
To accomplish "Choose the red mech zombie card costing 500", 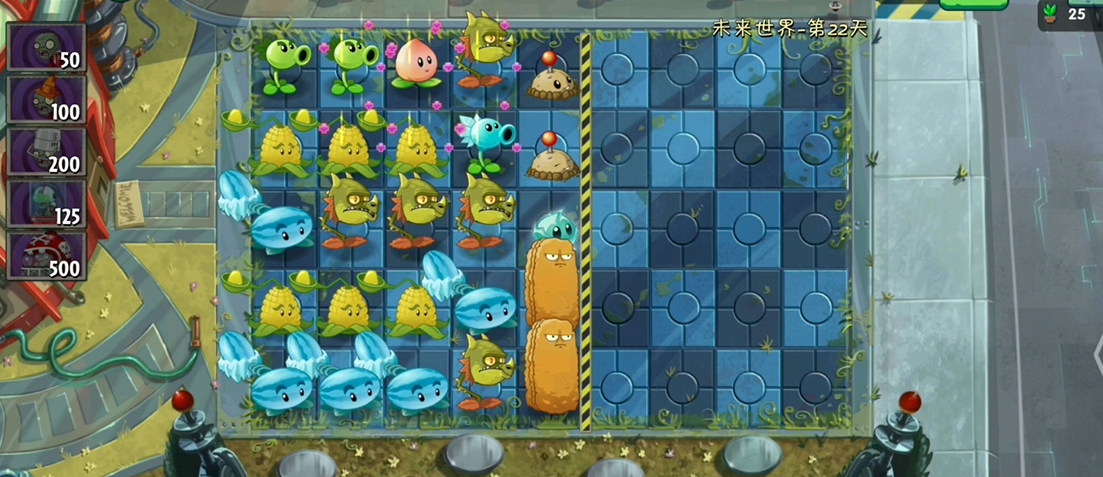I will click(x=46, y=255).
